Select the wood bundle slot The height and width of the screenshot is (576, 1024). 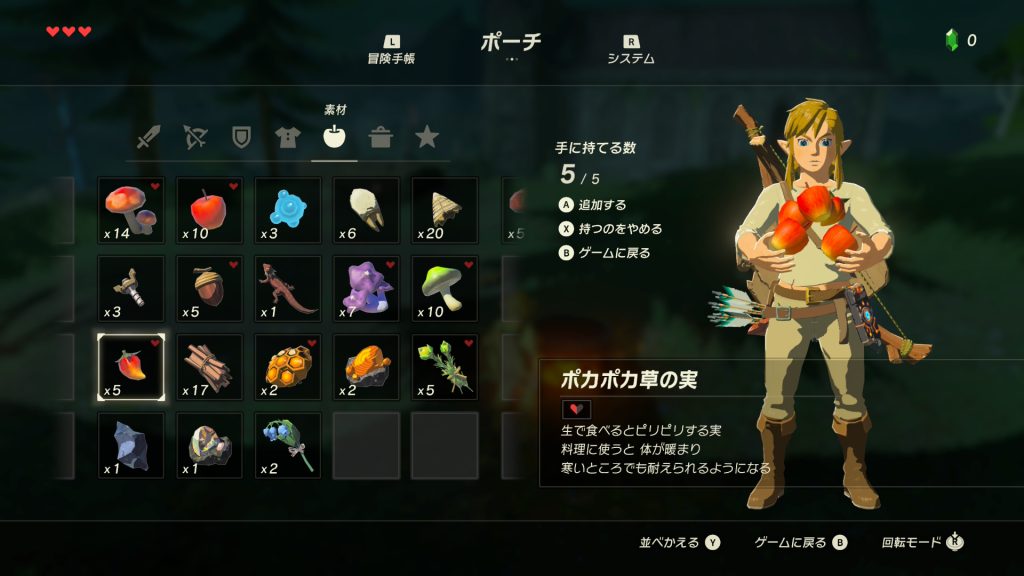(209, 367)
